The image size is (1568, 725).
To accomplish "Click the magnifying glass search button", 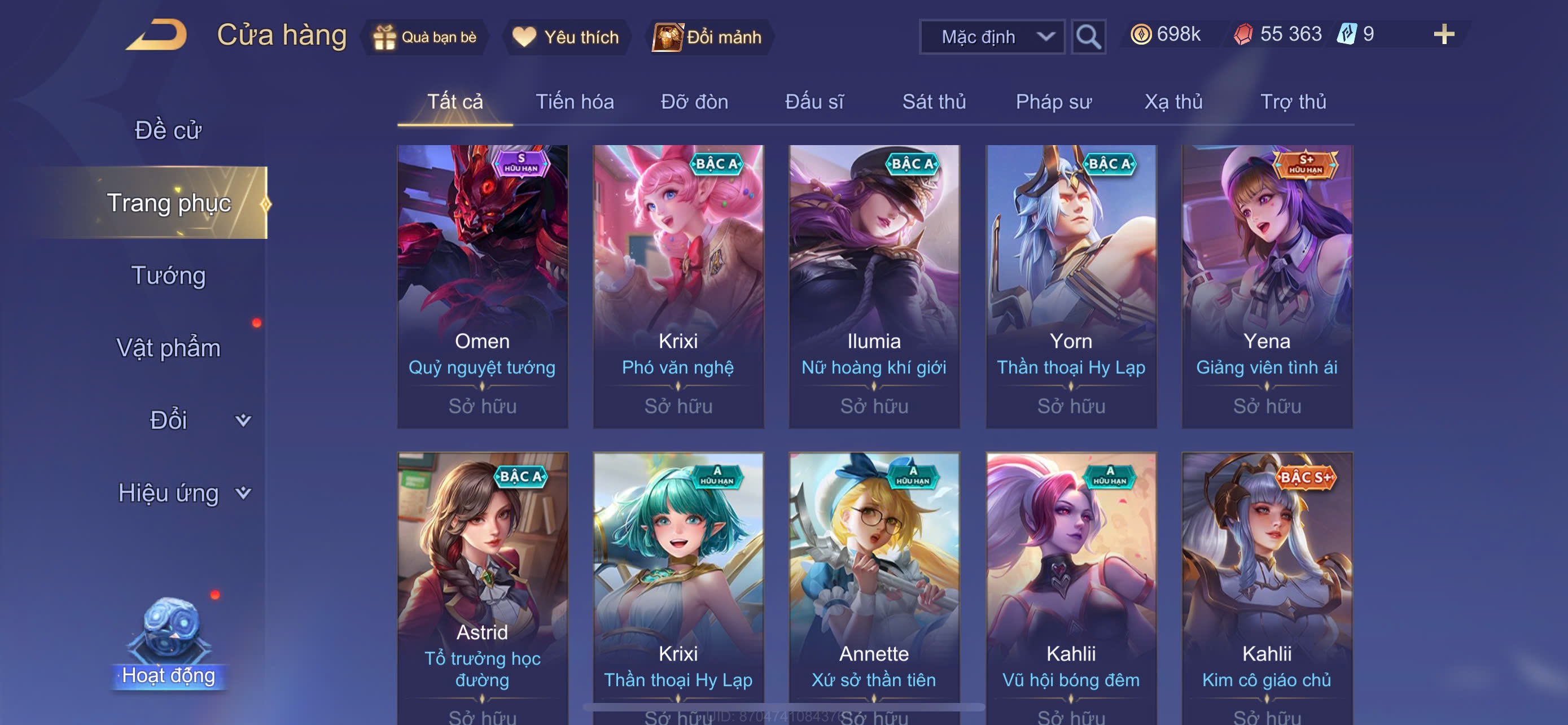I will (x=1088, y=37).
